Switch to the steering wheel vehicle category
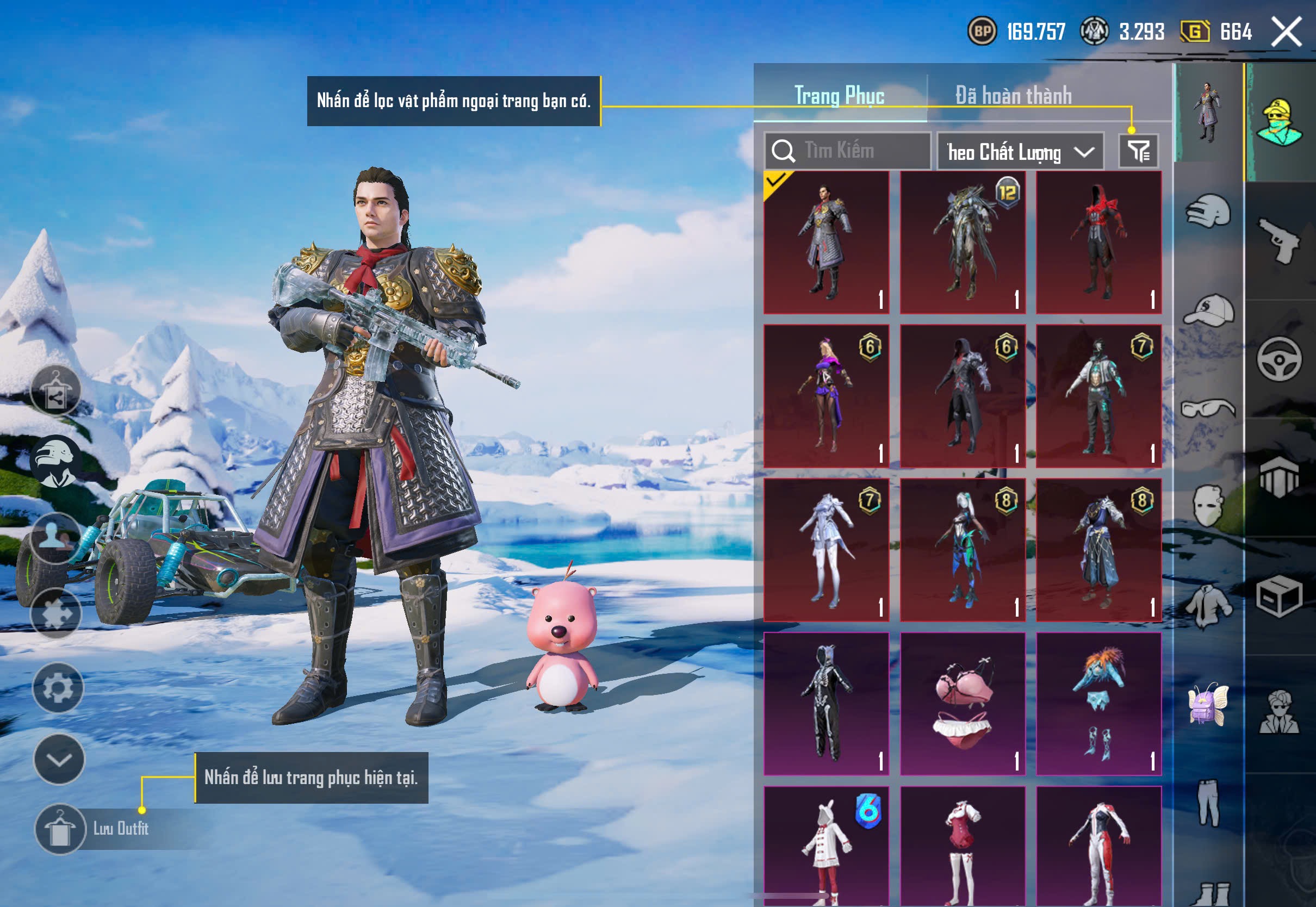This screenshot has height=907, width=1316. [x=1280, y=359]
